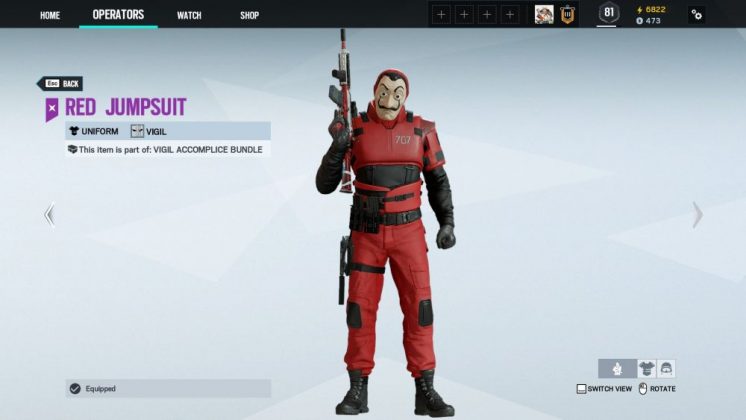Click the Back button
Image resolution: width=746 pixels, height=420 pixels.
tap(61, 84)
